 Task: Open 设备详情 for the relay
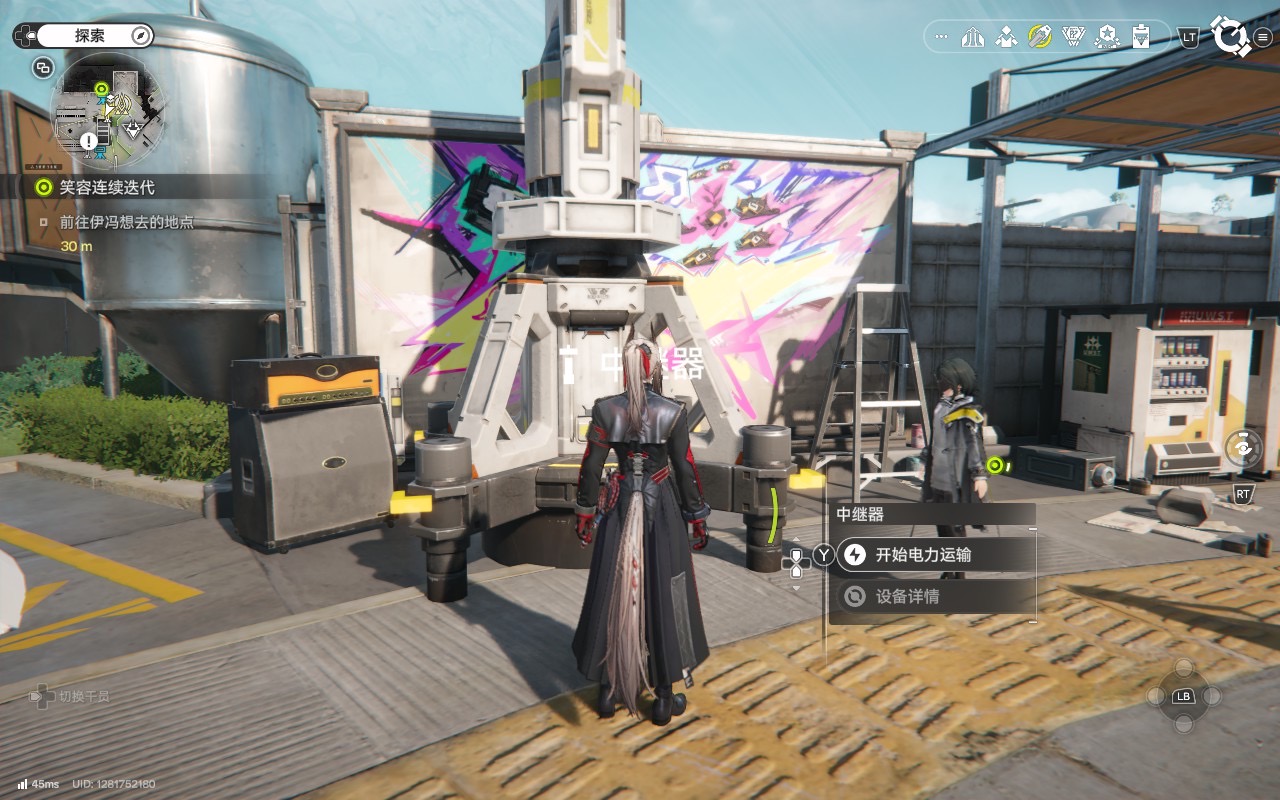point(906,597)
